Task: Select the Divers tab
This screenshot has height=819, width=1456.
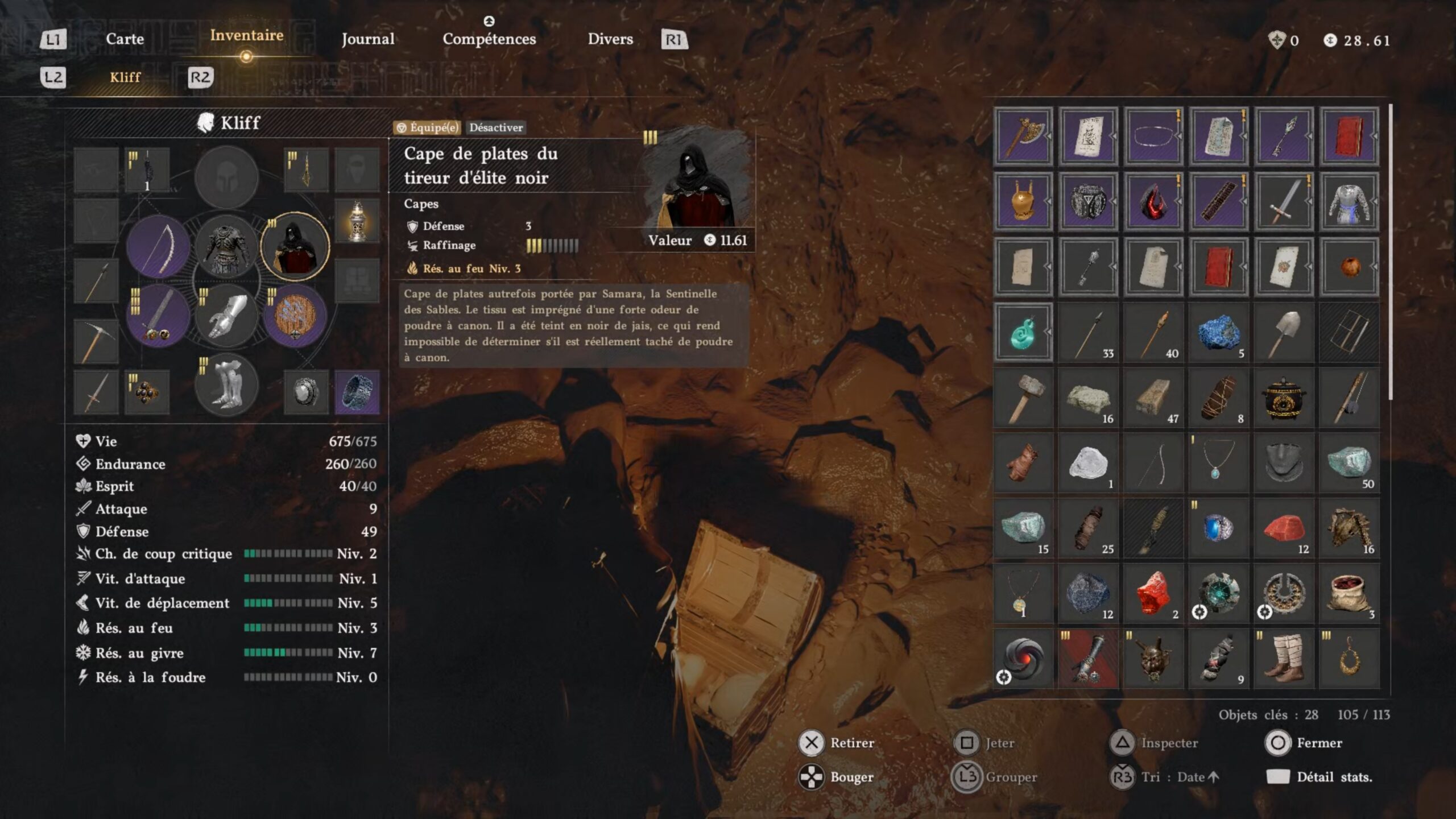Action: pos(610,39)
